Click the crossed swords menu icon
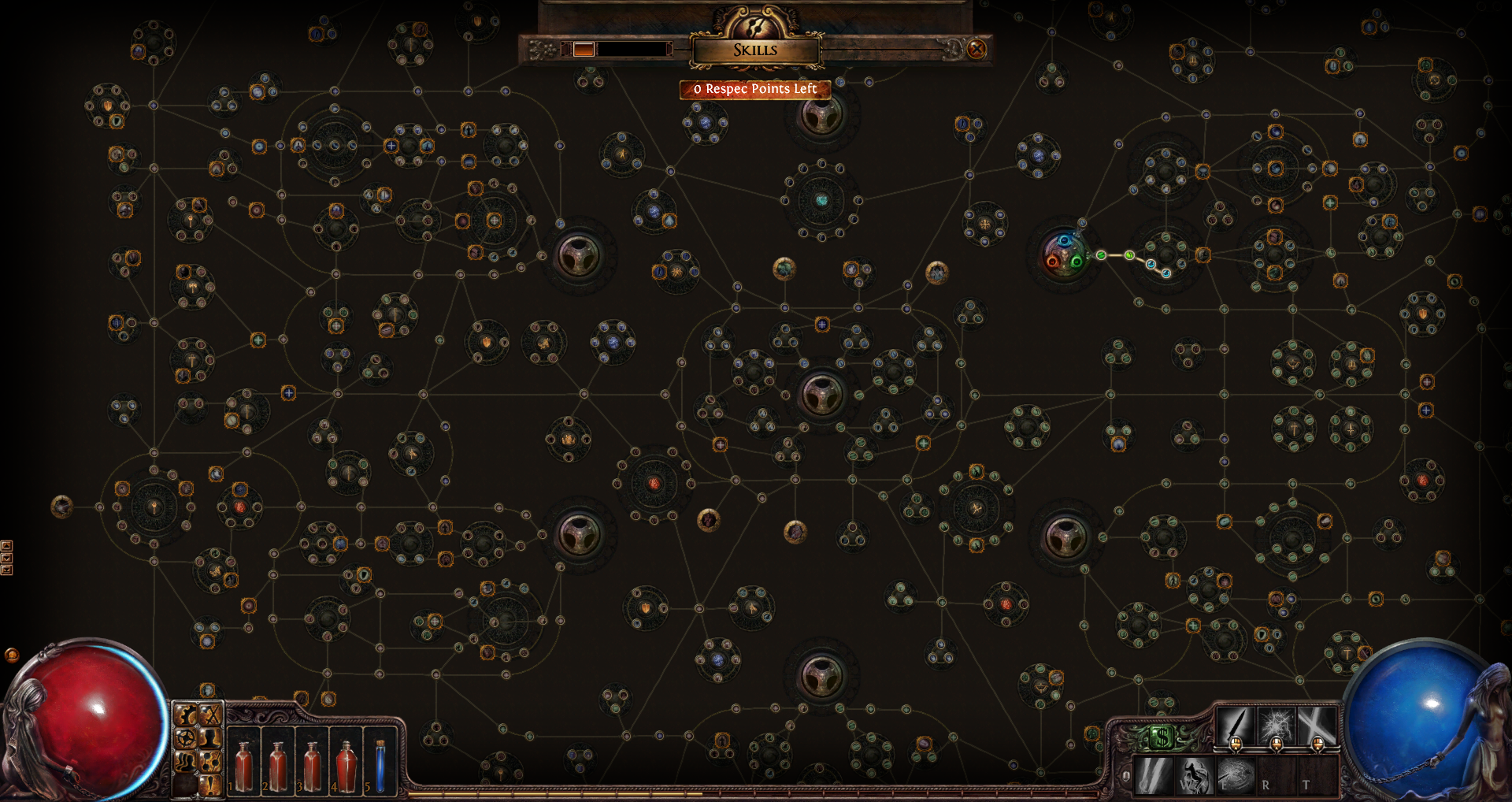This screenshot has height=802, width=1512. point(209,716)
